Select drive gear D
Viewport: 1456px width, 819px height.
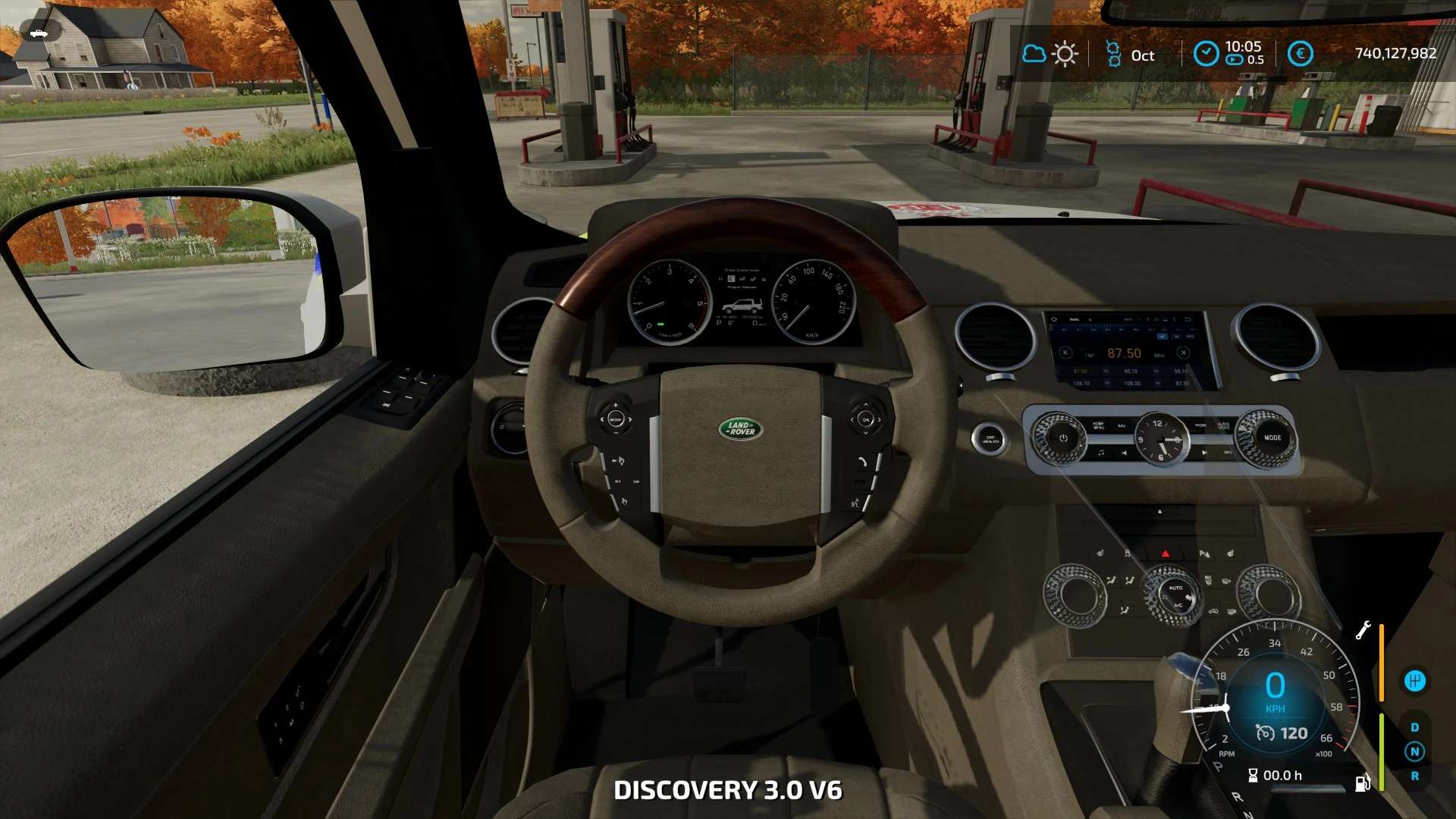1414,727
